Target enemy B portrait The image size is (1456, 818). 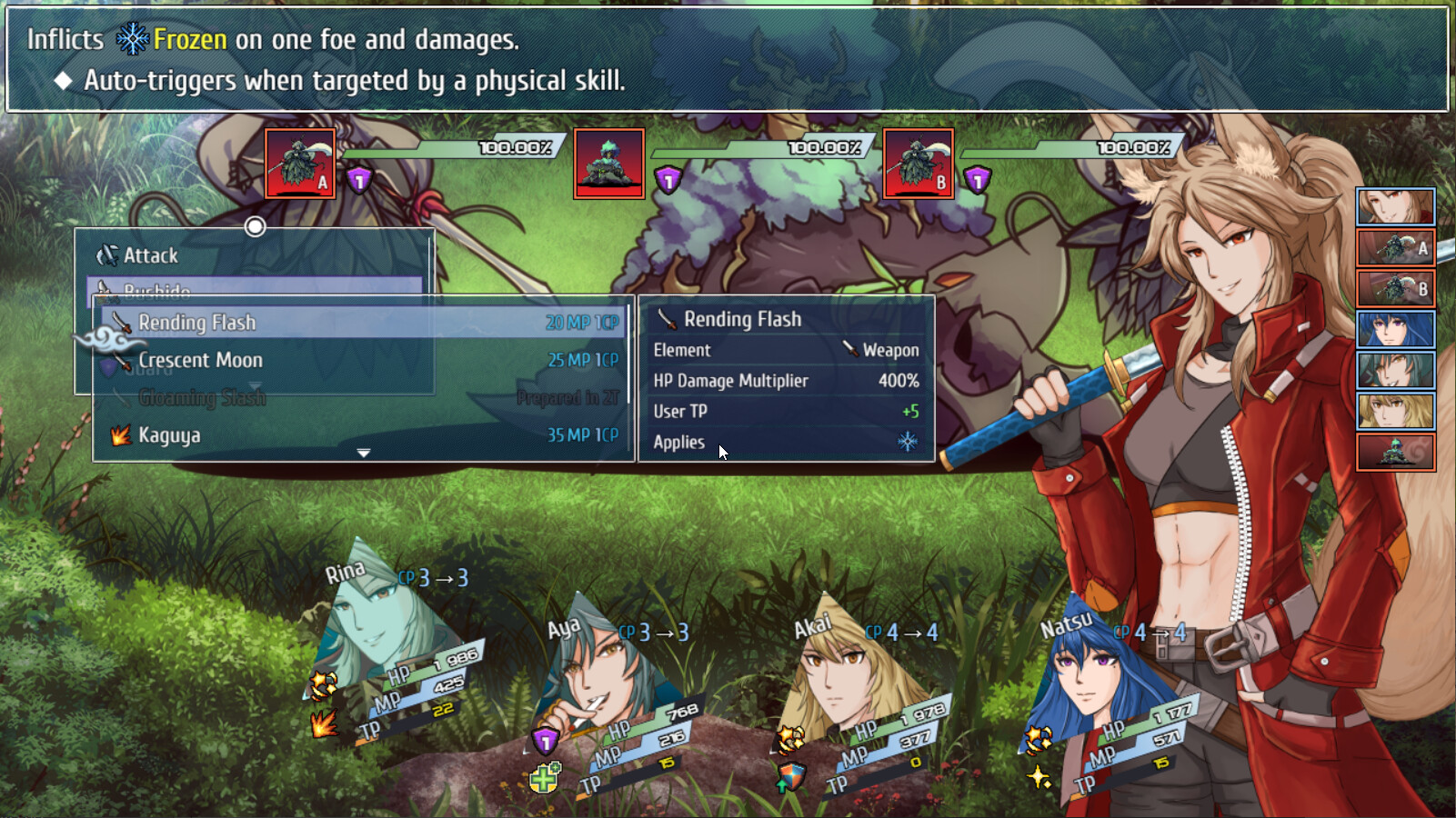pos(919,164)
